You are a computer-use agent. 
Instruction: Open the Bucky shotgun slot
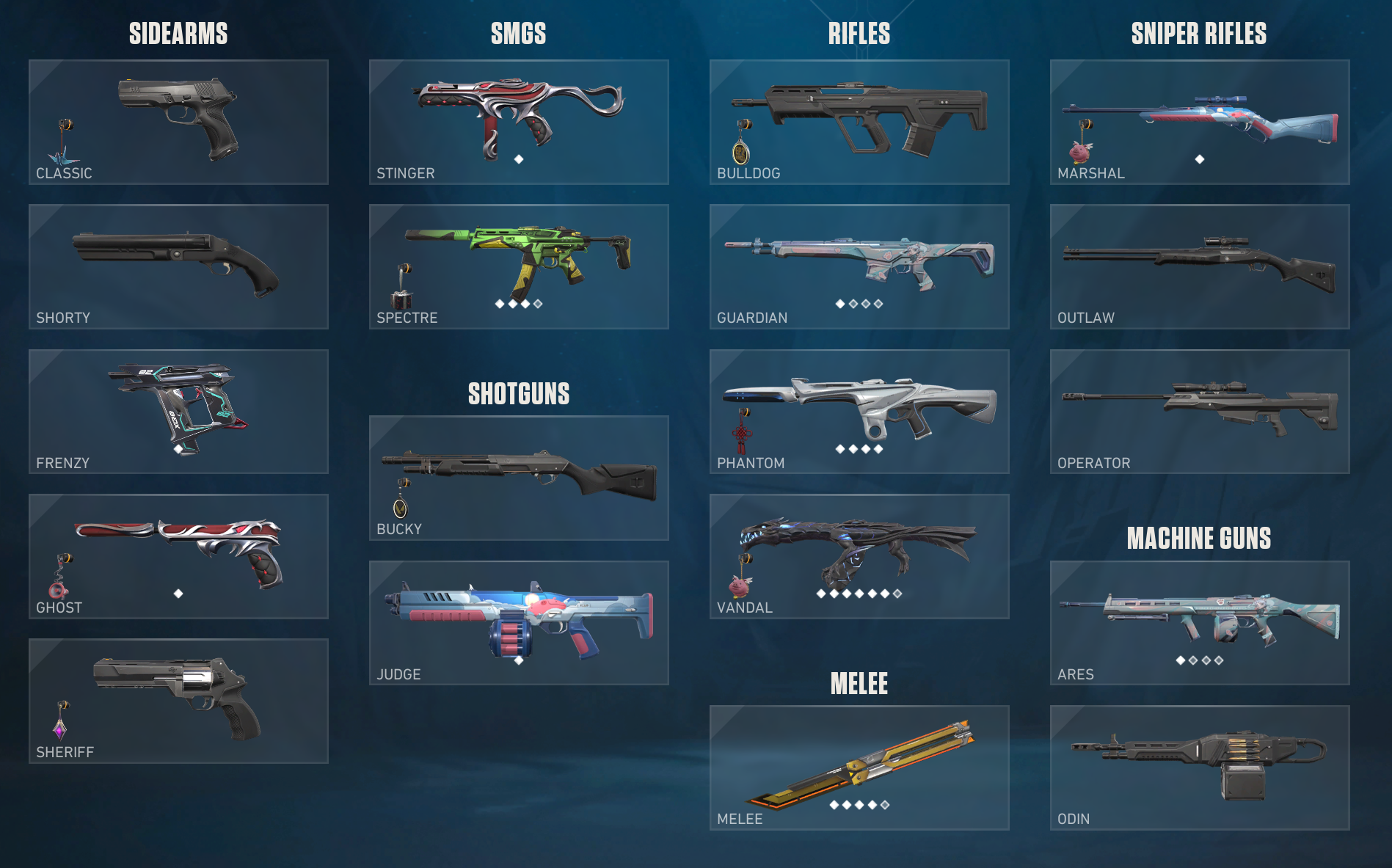tap(519, 478)
